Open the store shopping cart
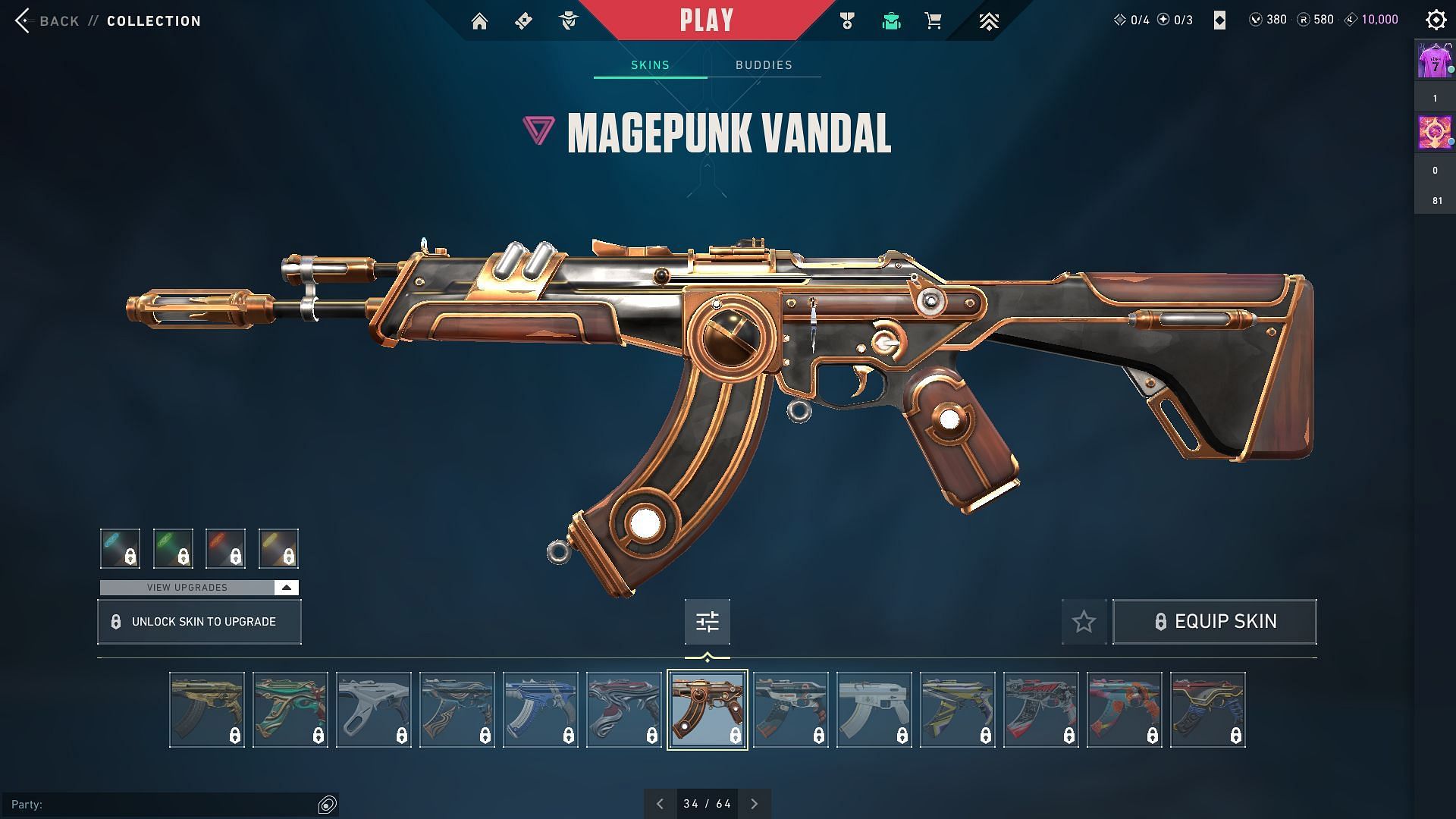The width and height of the screenshot is (1456, 819). pos(933,21)
